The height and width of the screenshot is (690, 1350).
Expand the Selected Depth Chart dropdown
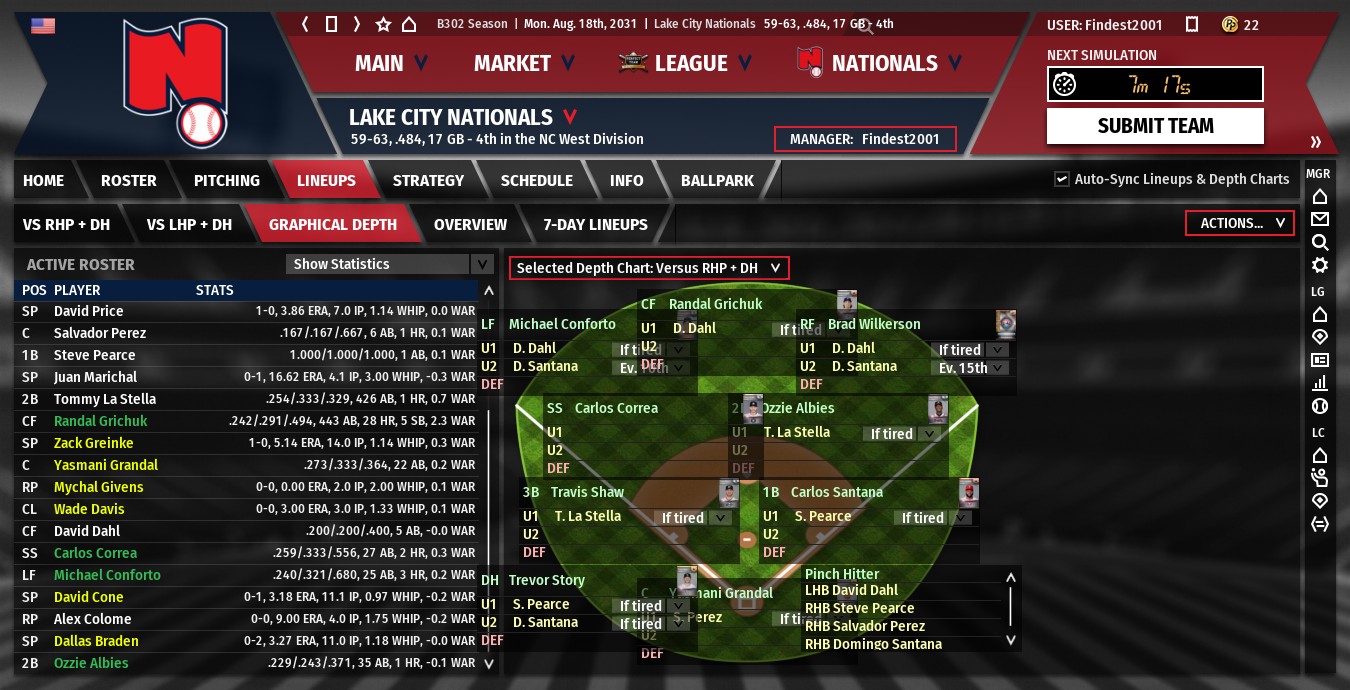(648, 268)
